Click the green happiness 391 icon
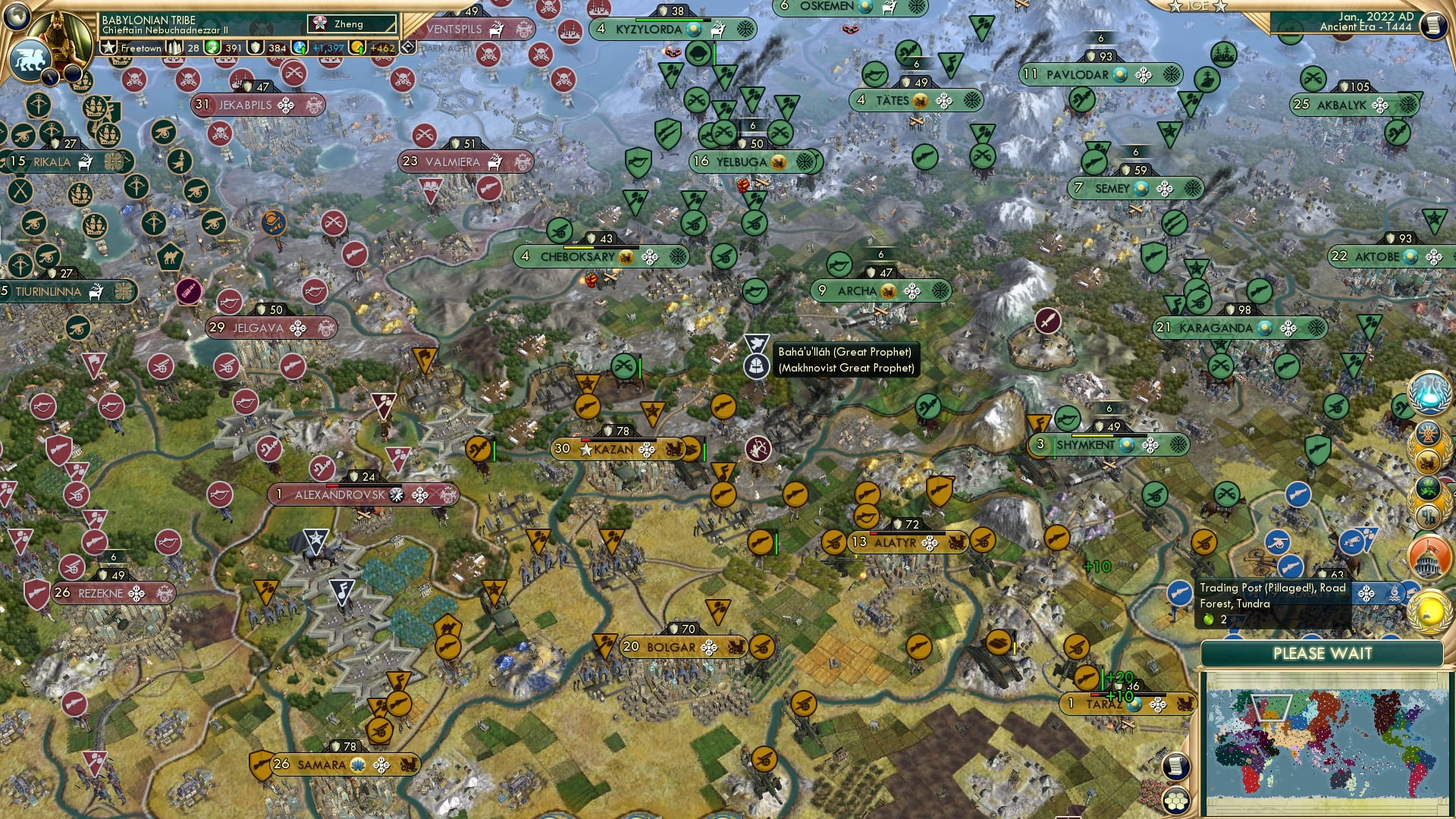1456x819 pixels. [x=212, y=47]
